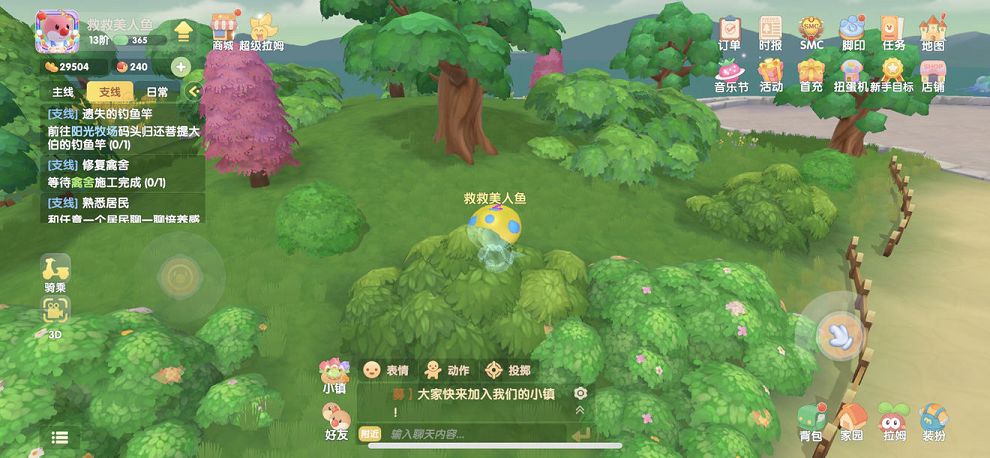This screenshot has width=990, height=458.
Task: Open the 地图 map
Action: [933, 28]
